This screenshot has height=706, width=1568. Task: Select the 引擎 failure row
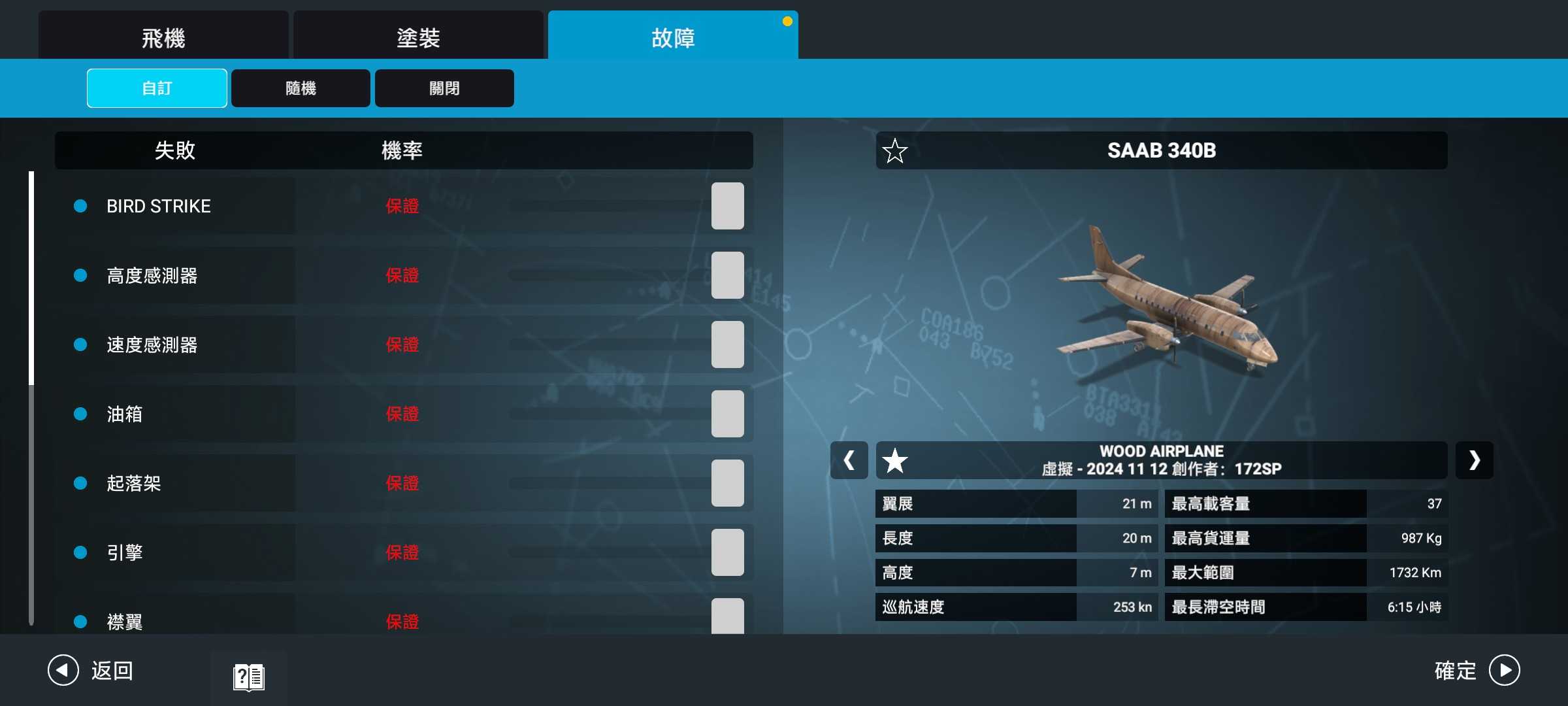pyautogui.click(x=125, y=552)
